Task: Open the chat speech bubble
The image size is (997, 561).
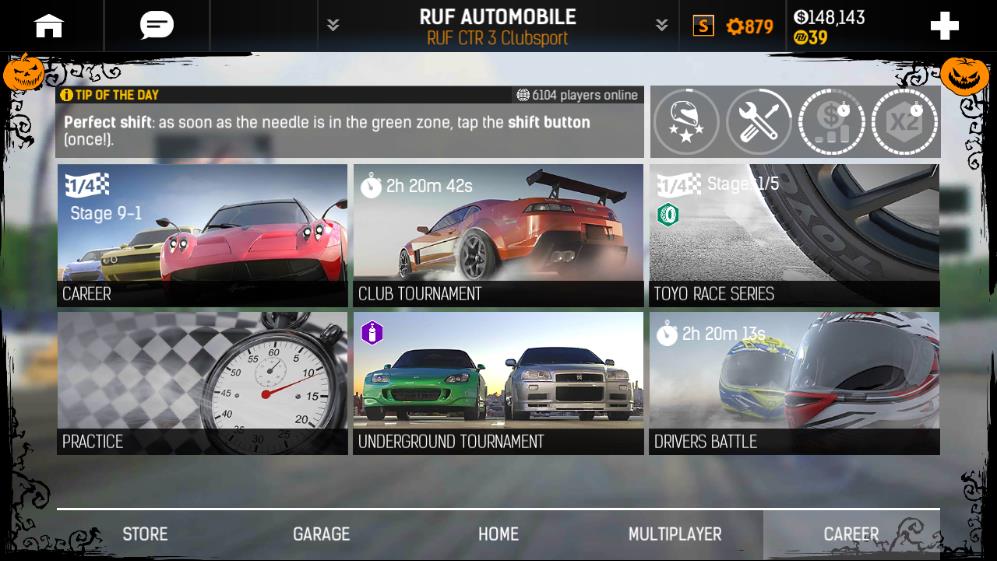Action: point(156,26)
